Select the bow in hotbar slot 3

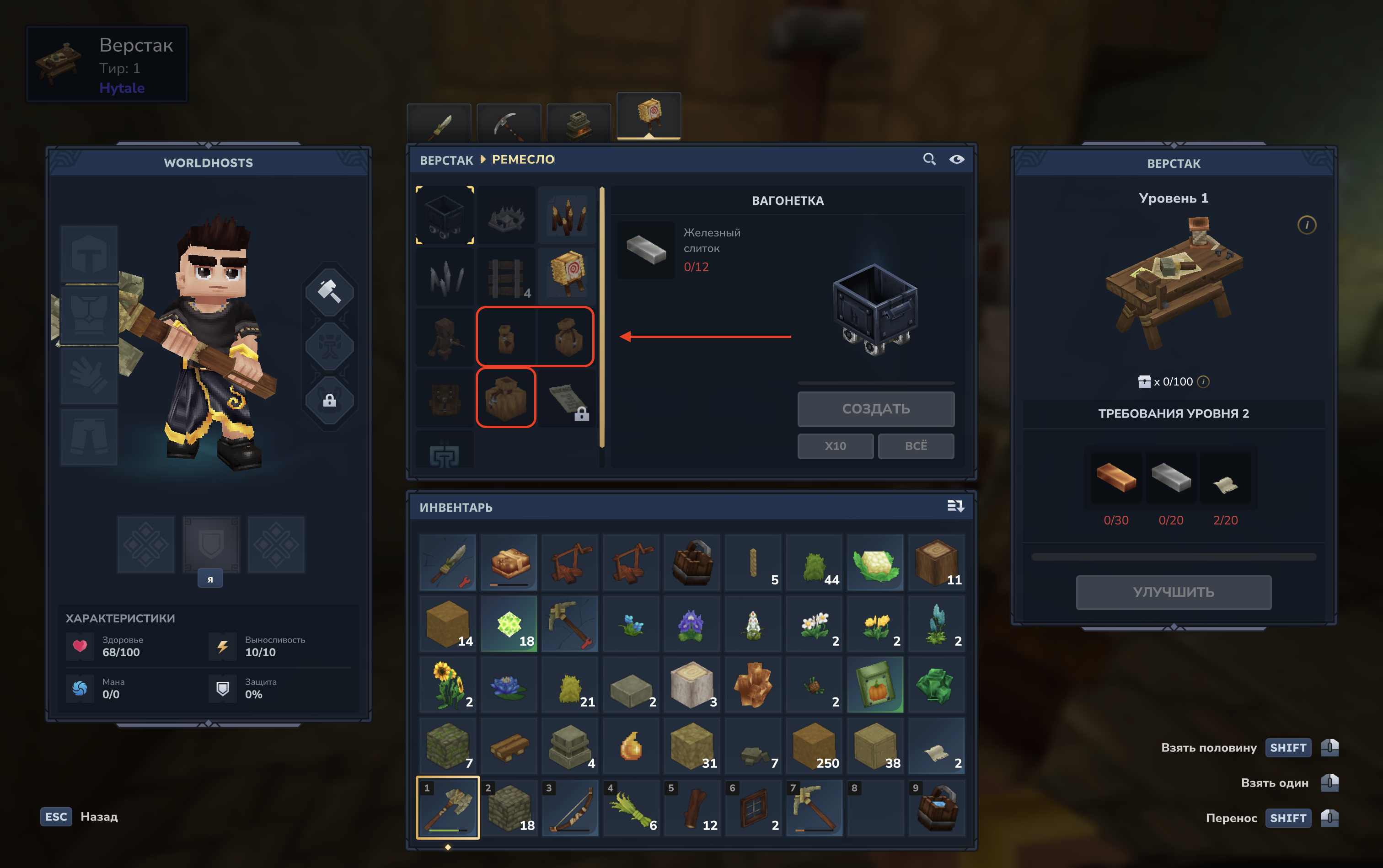570,808
